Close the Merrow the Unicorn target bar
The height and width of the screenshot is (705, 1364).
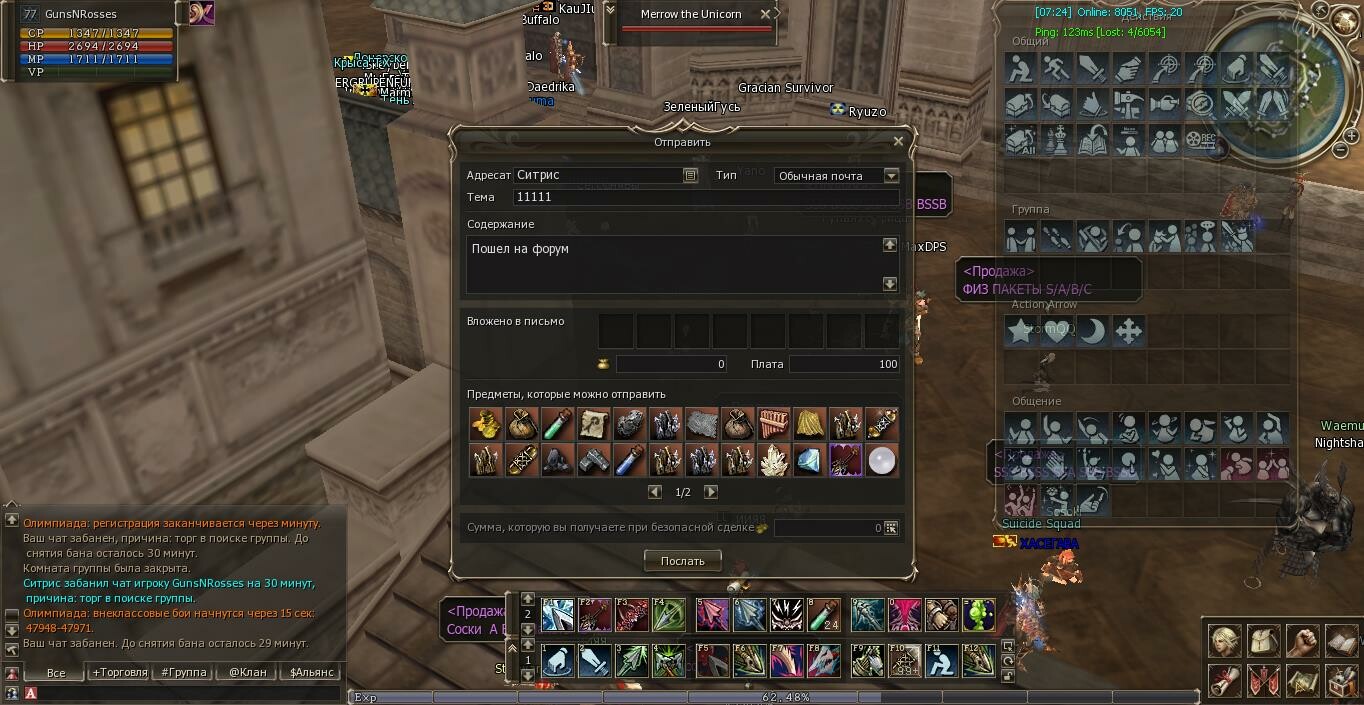coord(765,14)
